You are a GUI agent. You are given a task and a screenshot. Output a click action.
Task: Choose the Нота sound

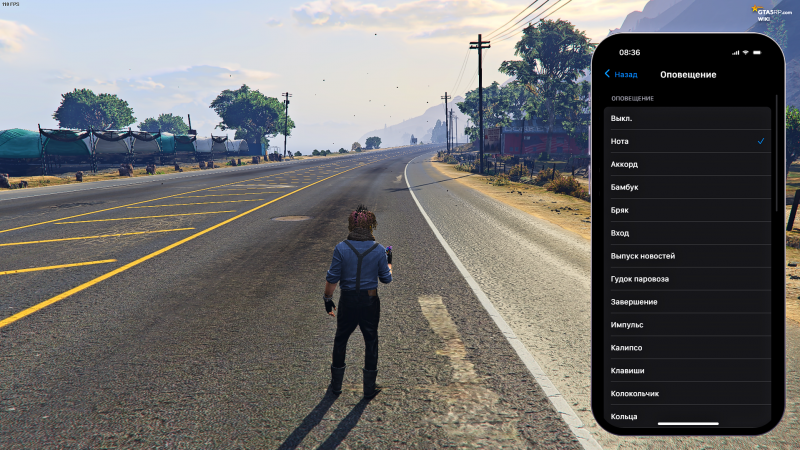pyautogui.click(x=690, y=141)
